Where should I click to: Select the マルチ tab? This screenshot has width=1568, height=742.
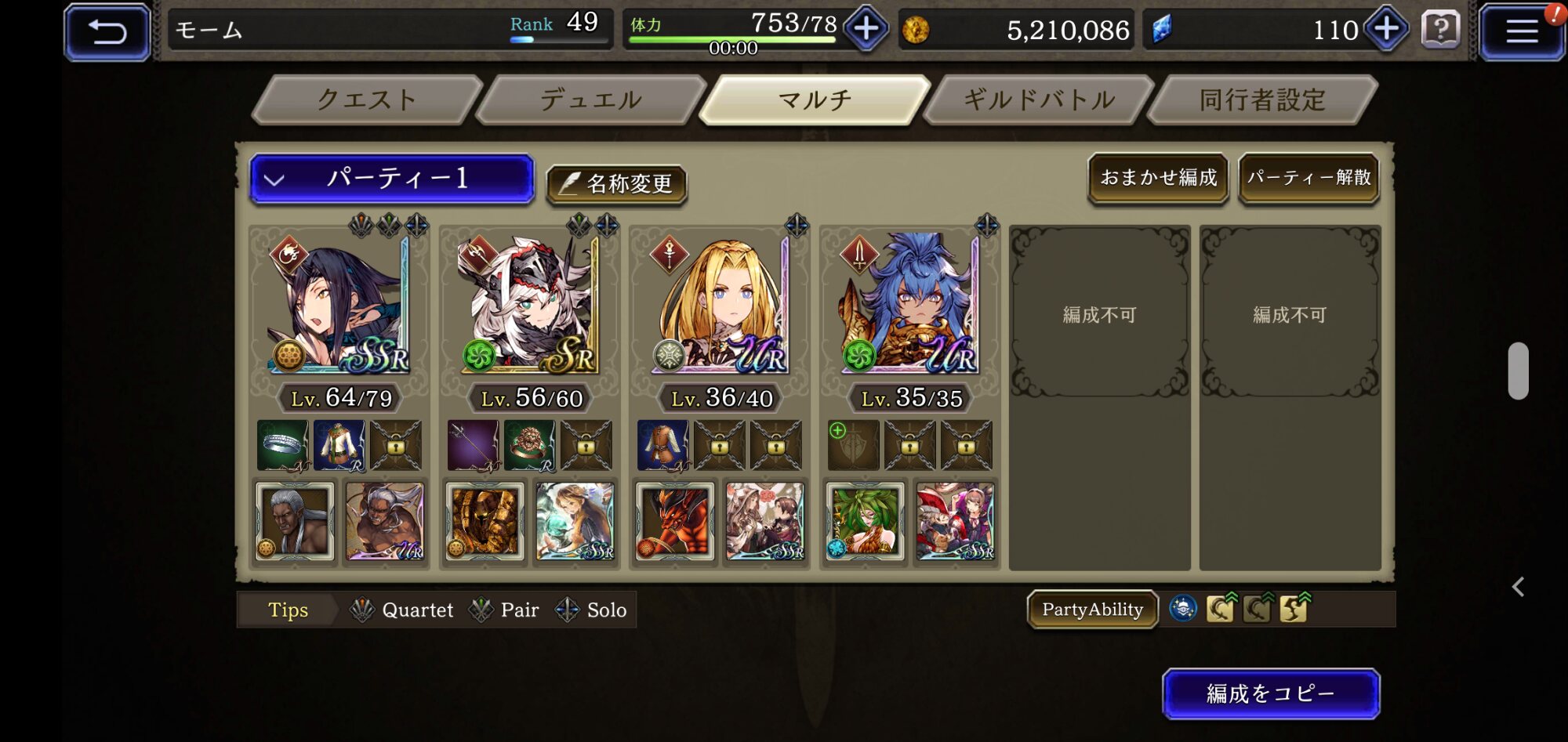[815, 100]
